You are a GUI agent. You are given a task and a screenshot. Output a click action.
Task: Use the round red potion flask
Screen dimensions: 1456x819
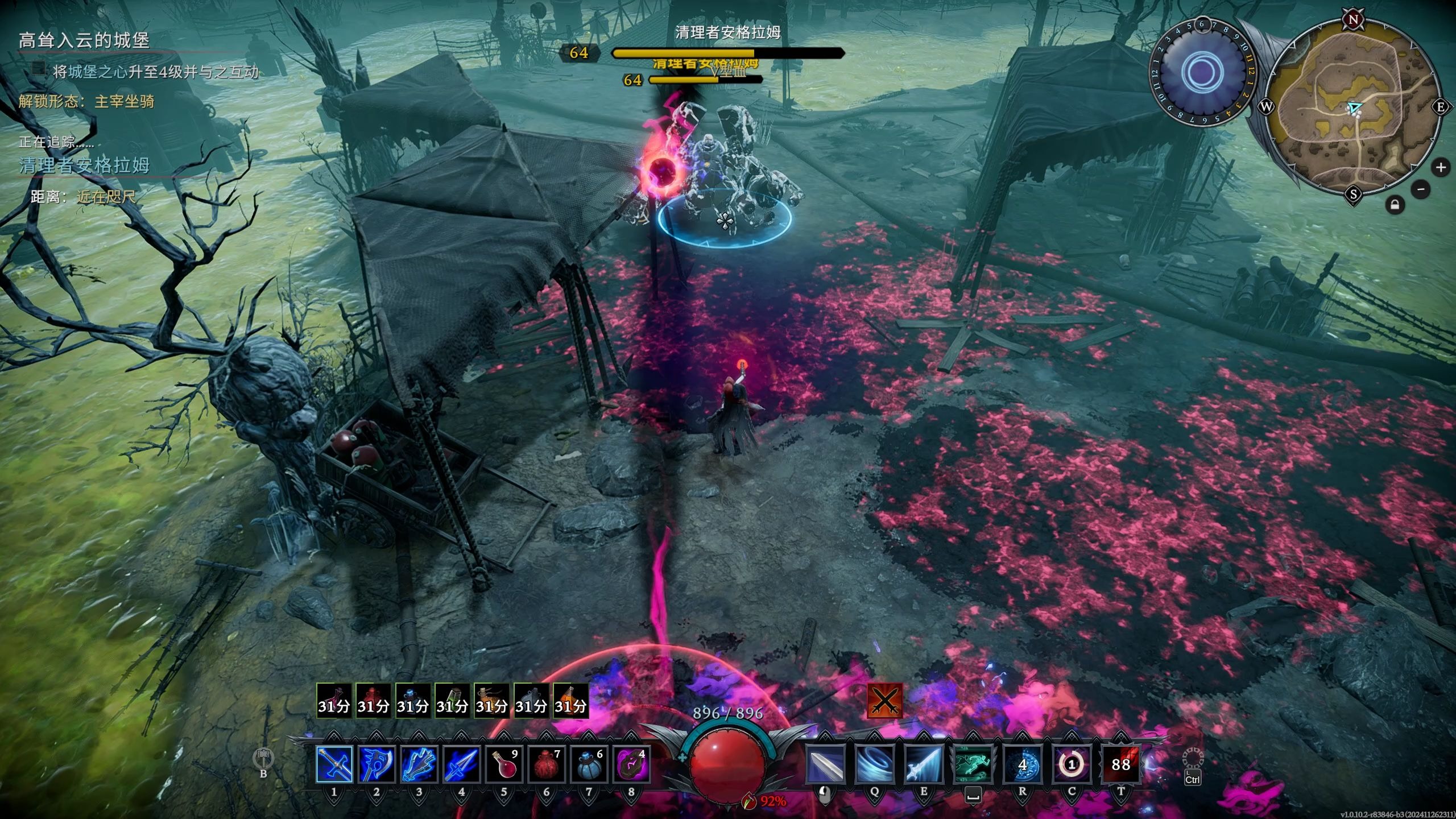[504, 764]
